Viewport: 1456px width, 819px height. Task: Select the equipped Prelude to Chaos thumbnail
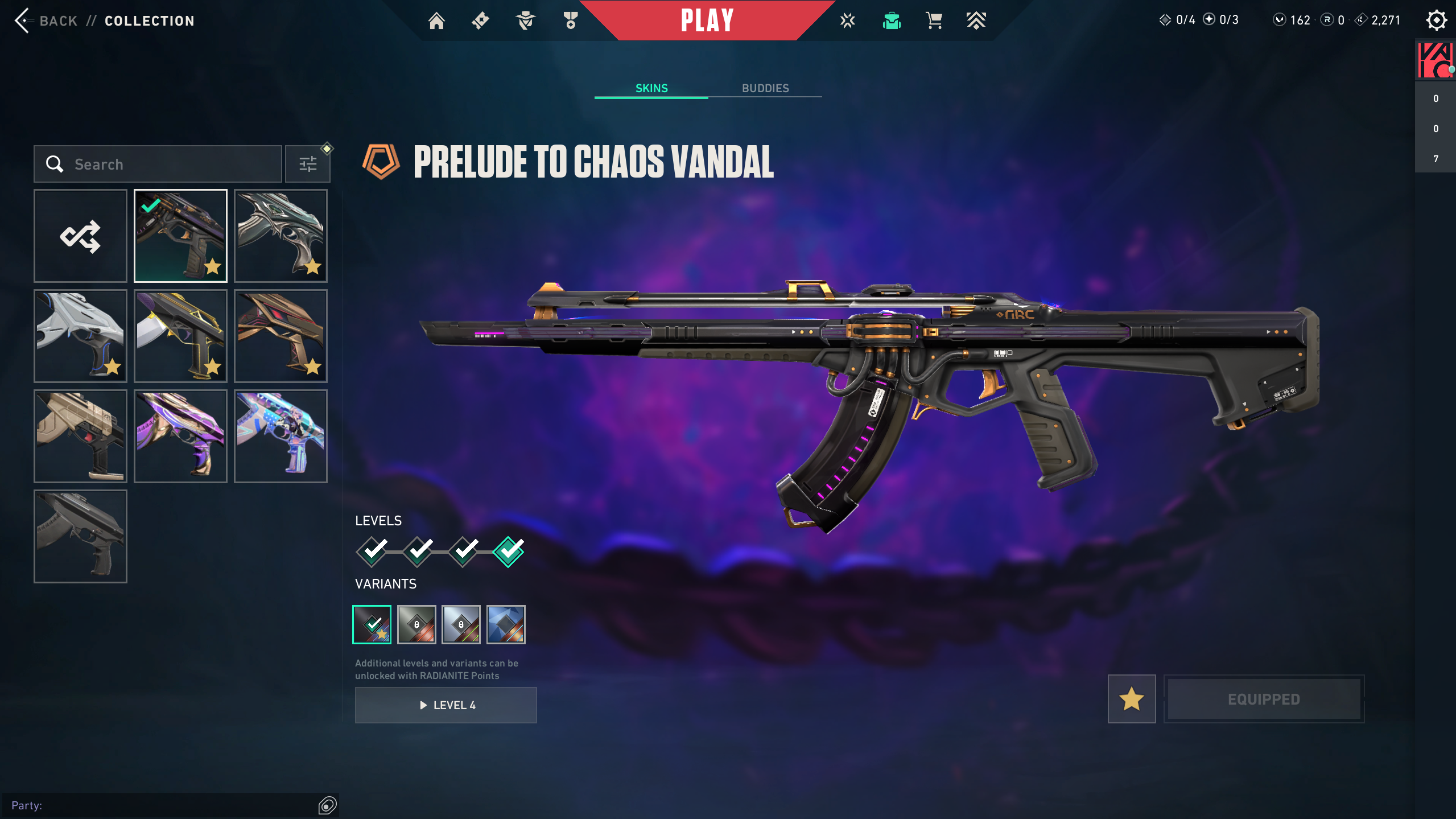point(180,236)
